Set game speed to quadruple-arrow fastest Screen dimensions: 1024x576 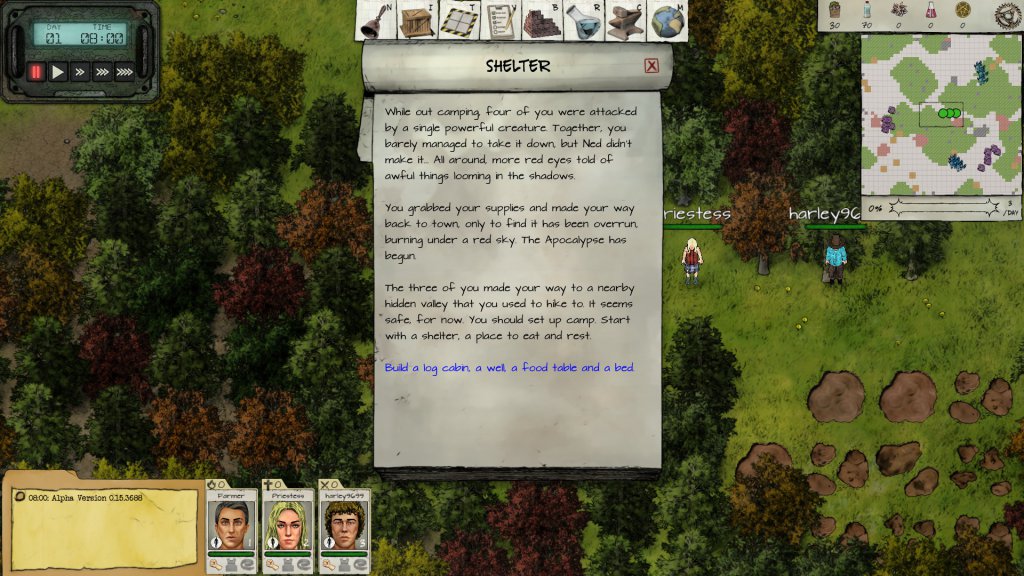pos(125,72)
